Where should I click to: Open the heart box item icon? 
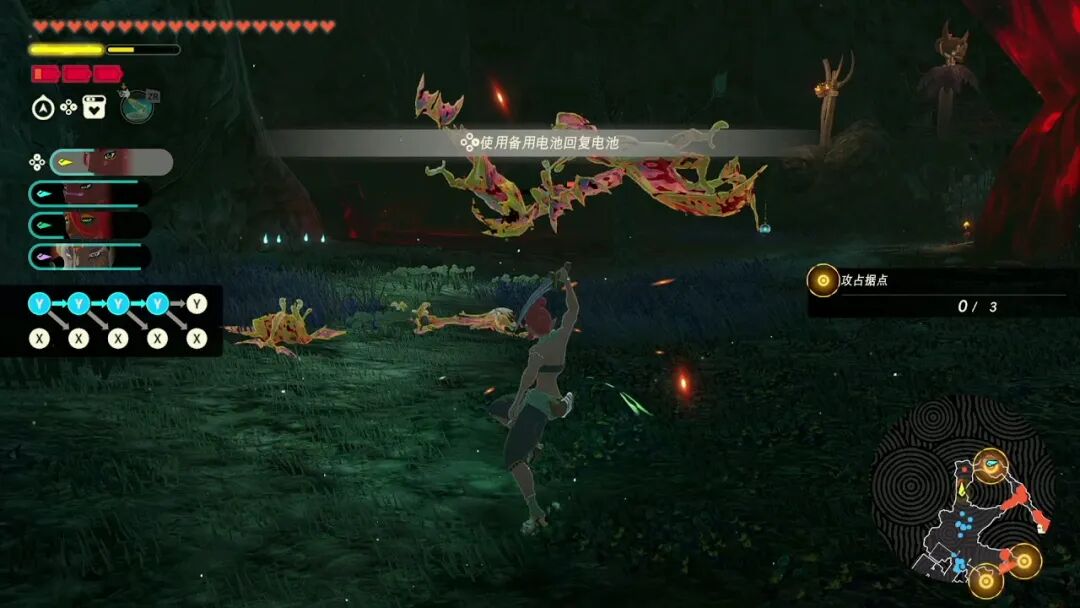(95, 107)
